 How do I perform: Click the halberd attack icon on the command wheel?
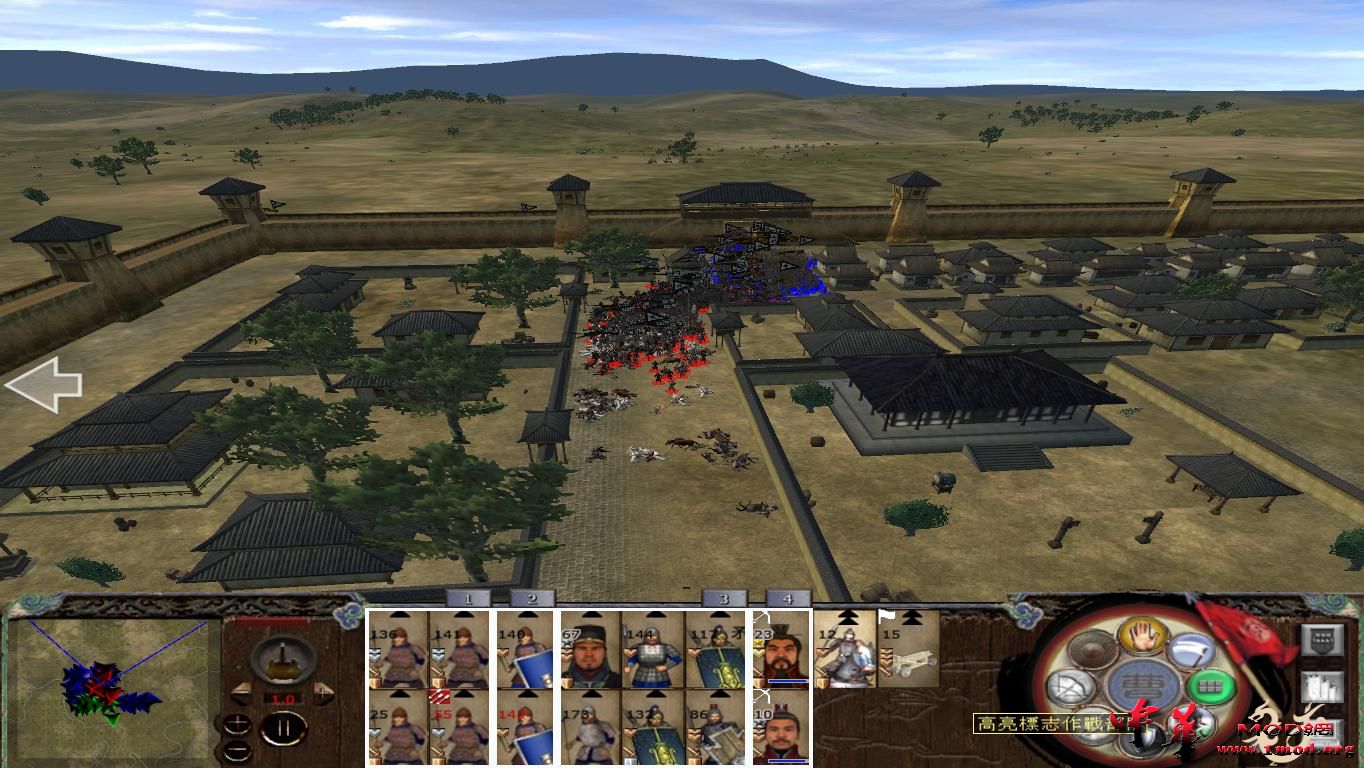click(1191, 650)
